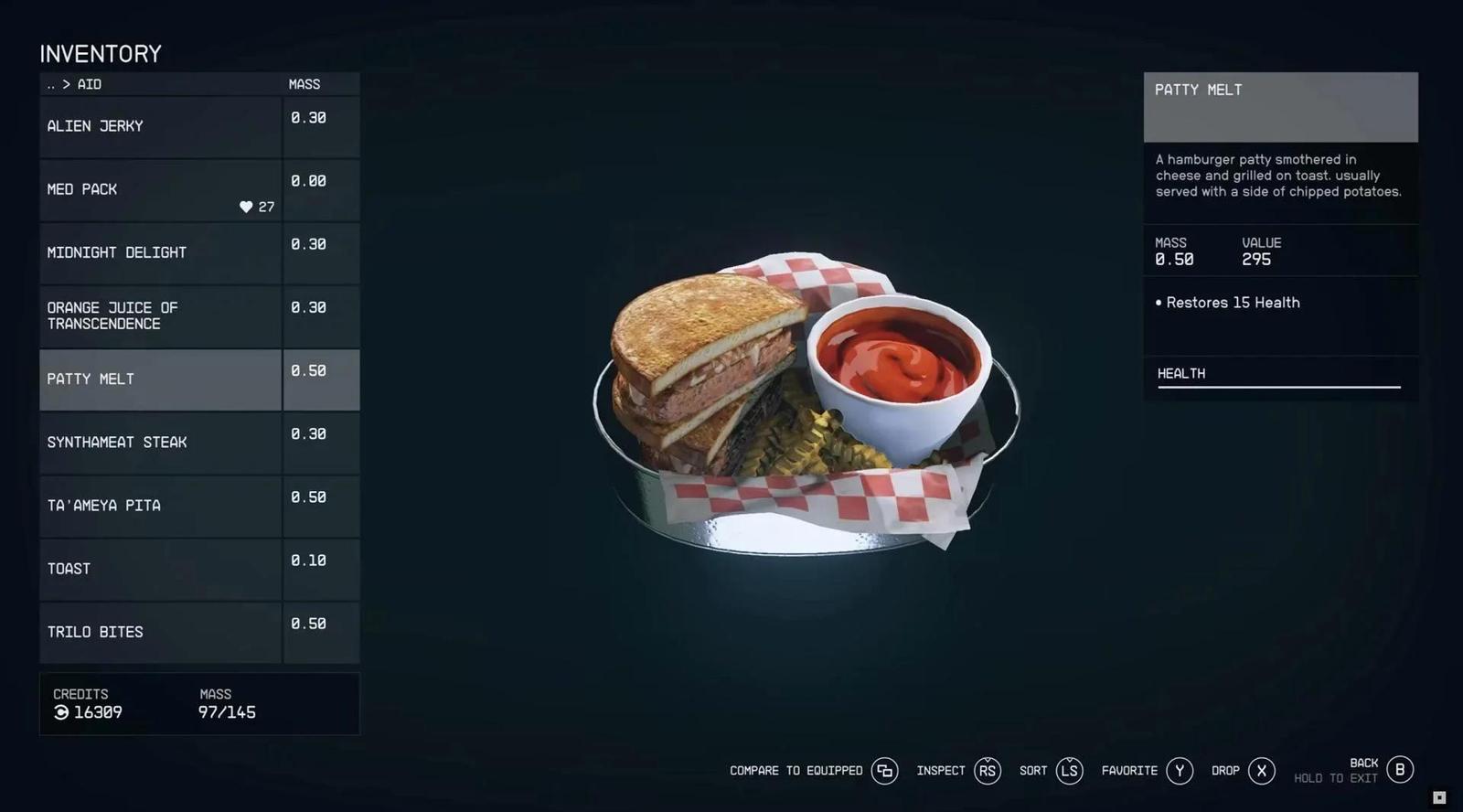1463x812 pixels.
Task: Click the HOLD TO EXIT label
Action: 1335,778
